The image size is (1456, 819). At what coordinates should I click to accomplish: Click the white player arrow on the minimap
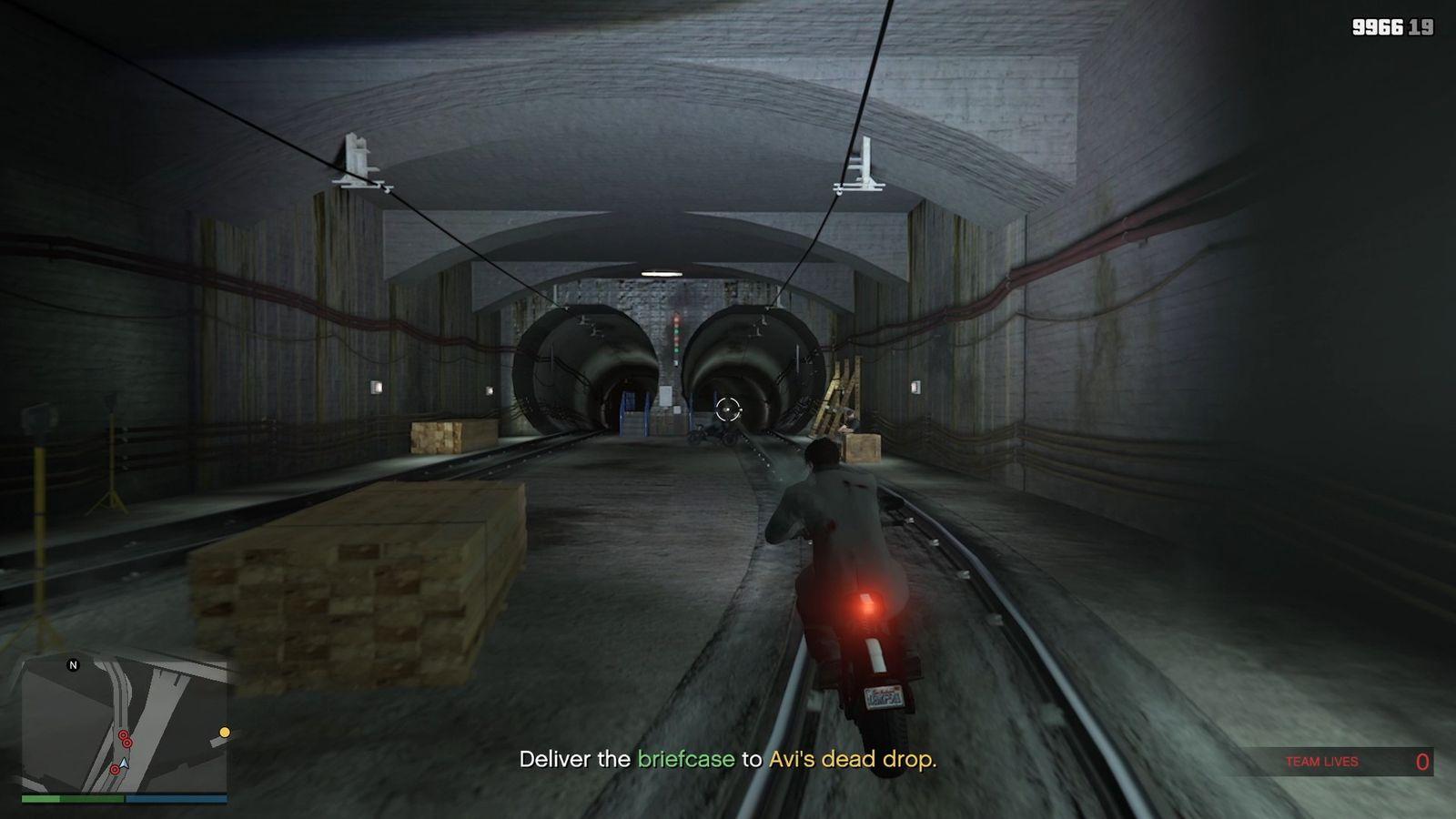(123, 763)
